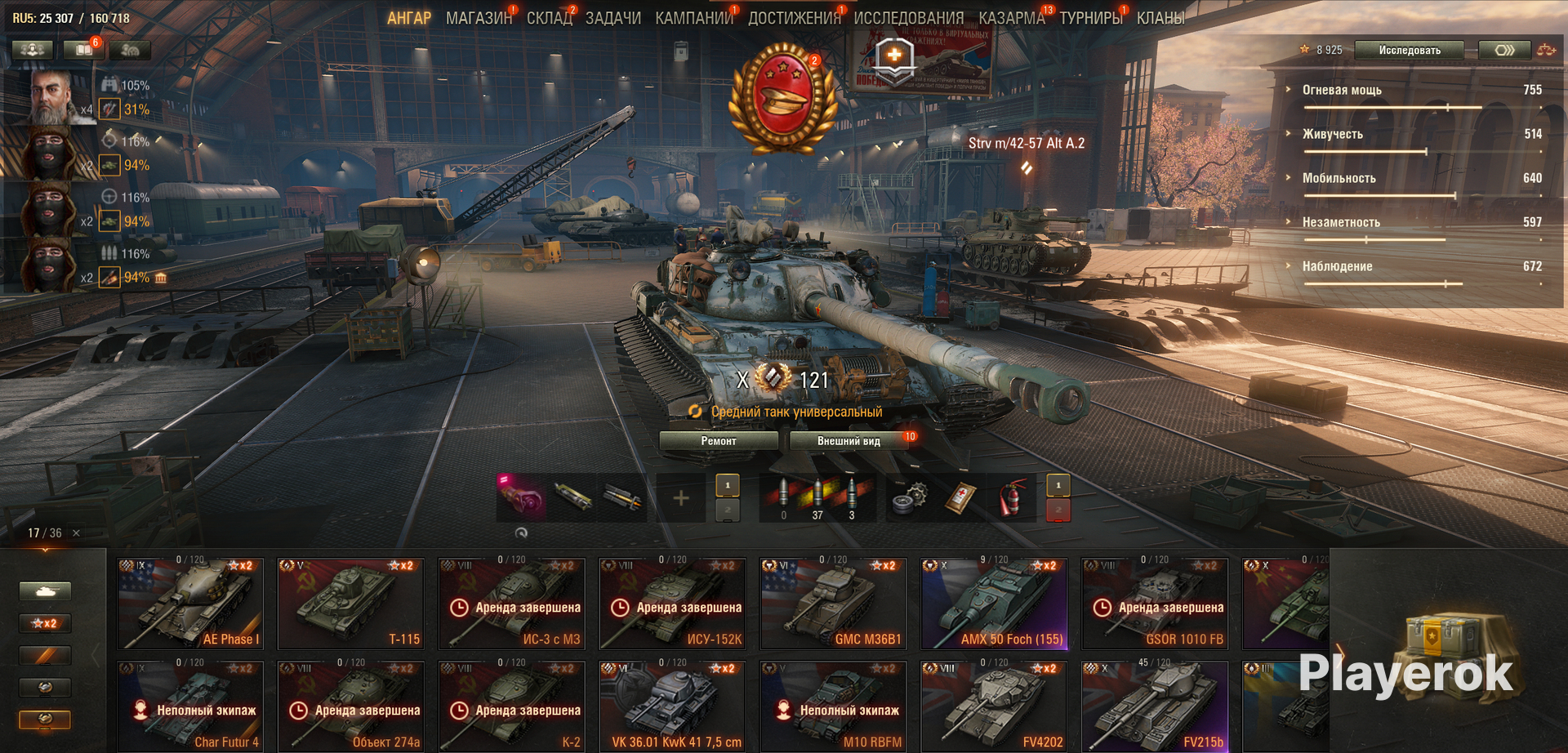The height and width of the screenshot is (753, 1568).
Task: Open Внешний вид customization
Action: pyautogui.click(x=849, y=441)
